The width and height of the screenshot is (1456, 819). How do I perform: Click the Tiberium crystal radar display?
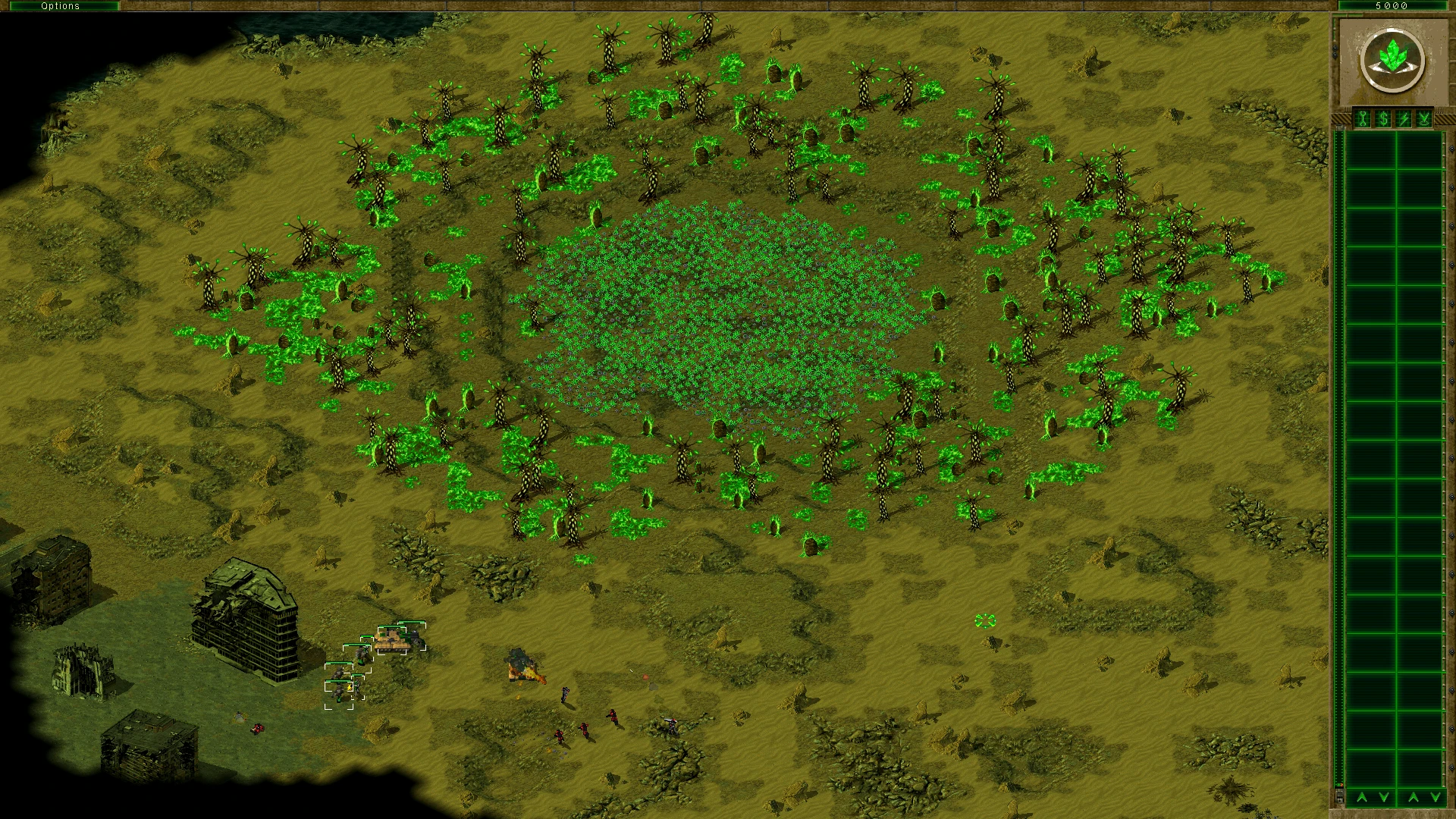pos(1392,61)
